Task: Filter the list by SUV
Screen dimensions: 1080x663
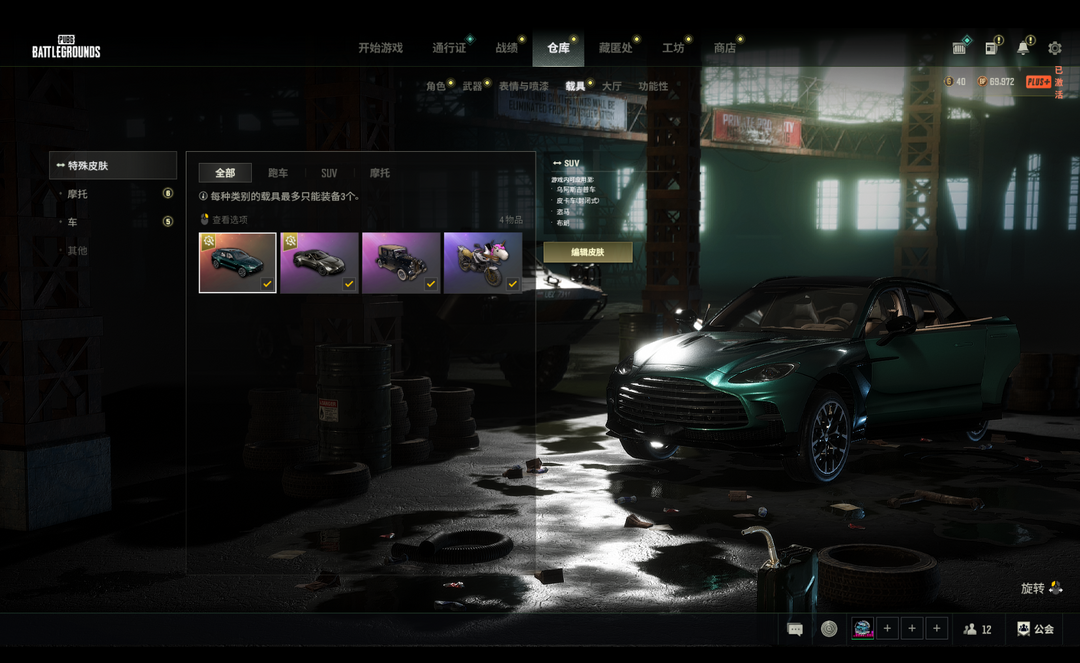Action: [x=329, y=173]
